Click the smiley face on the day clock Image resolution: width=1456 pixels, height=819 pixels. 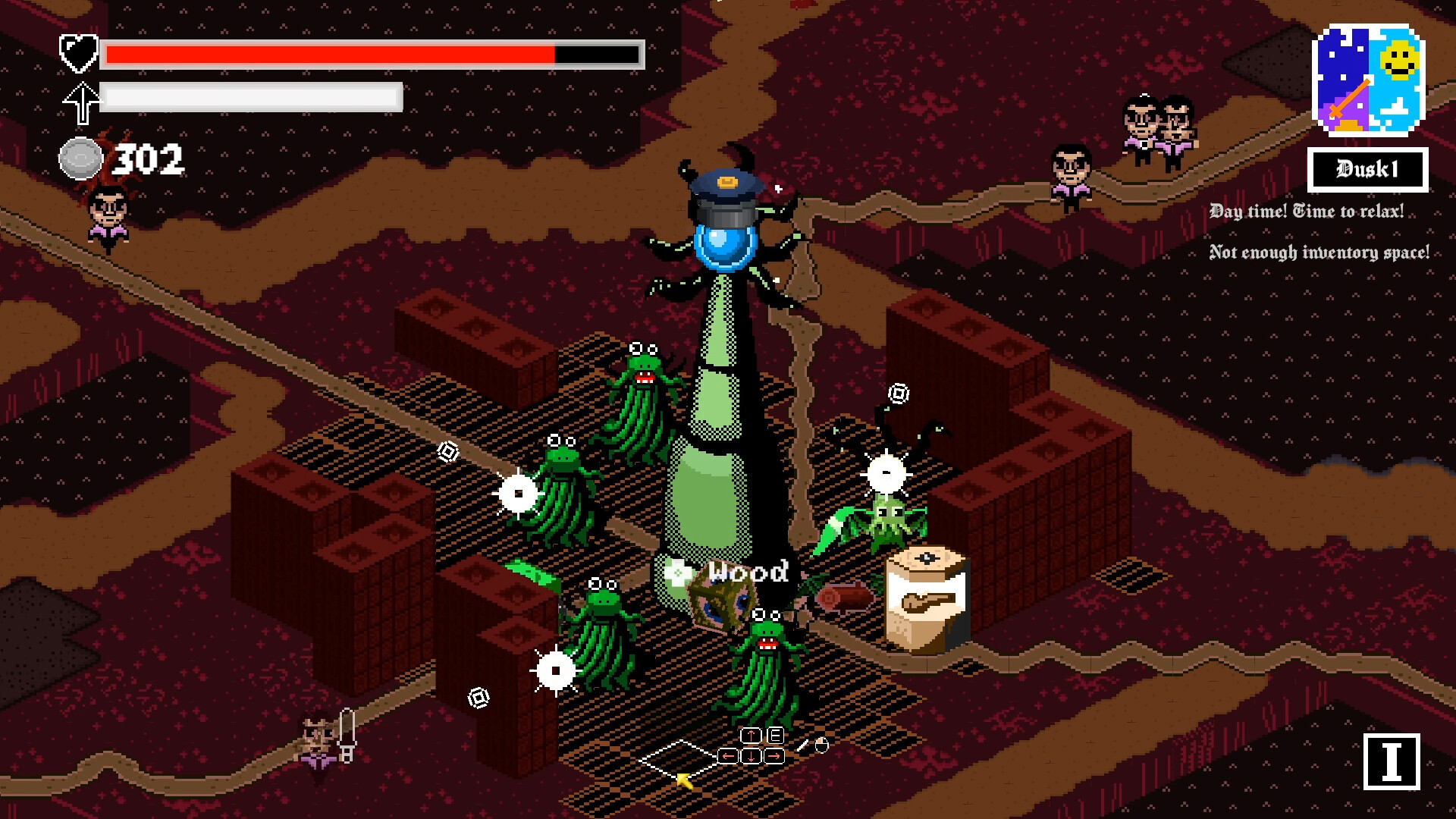(1399, 58)
